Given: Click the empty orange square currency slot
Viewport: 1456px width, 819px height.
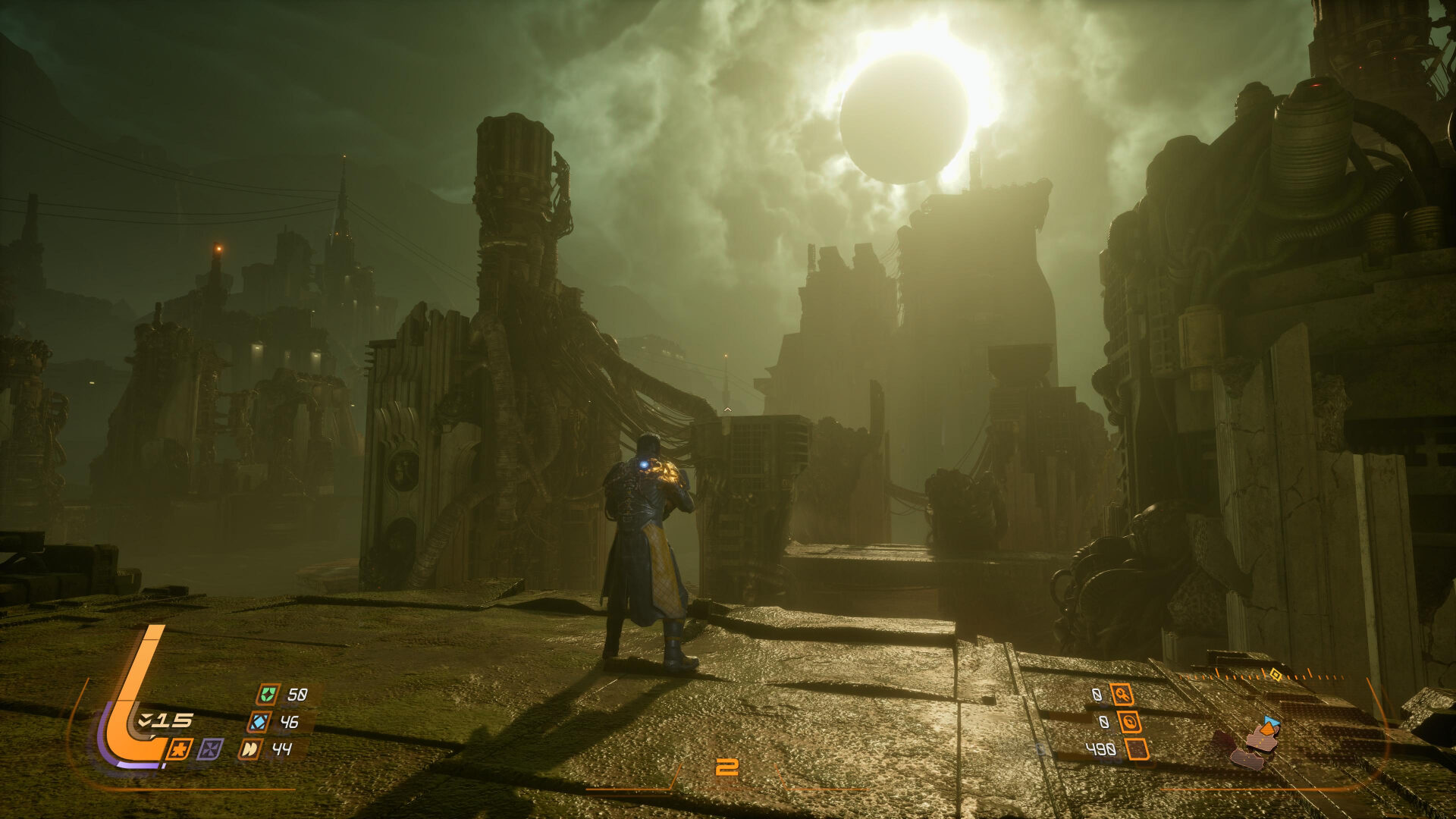Looking at the screenshot, I should coord(1137,750).
